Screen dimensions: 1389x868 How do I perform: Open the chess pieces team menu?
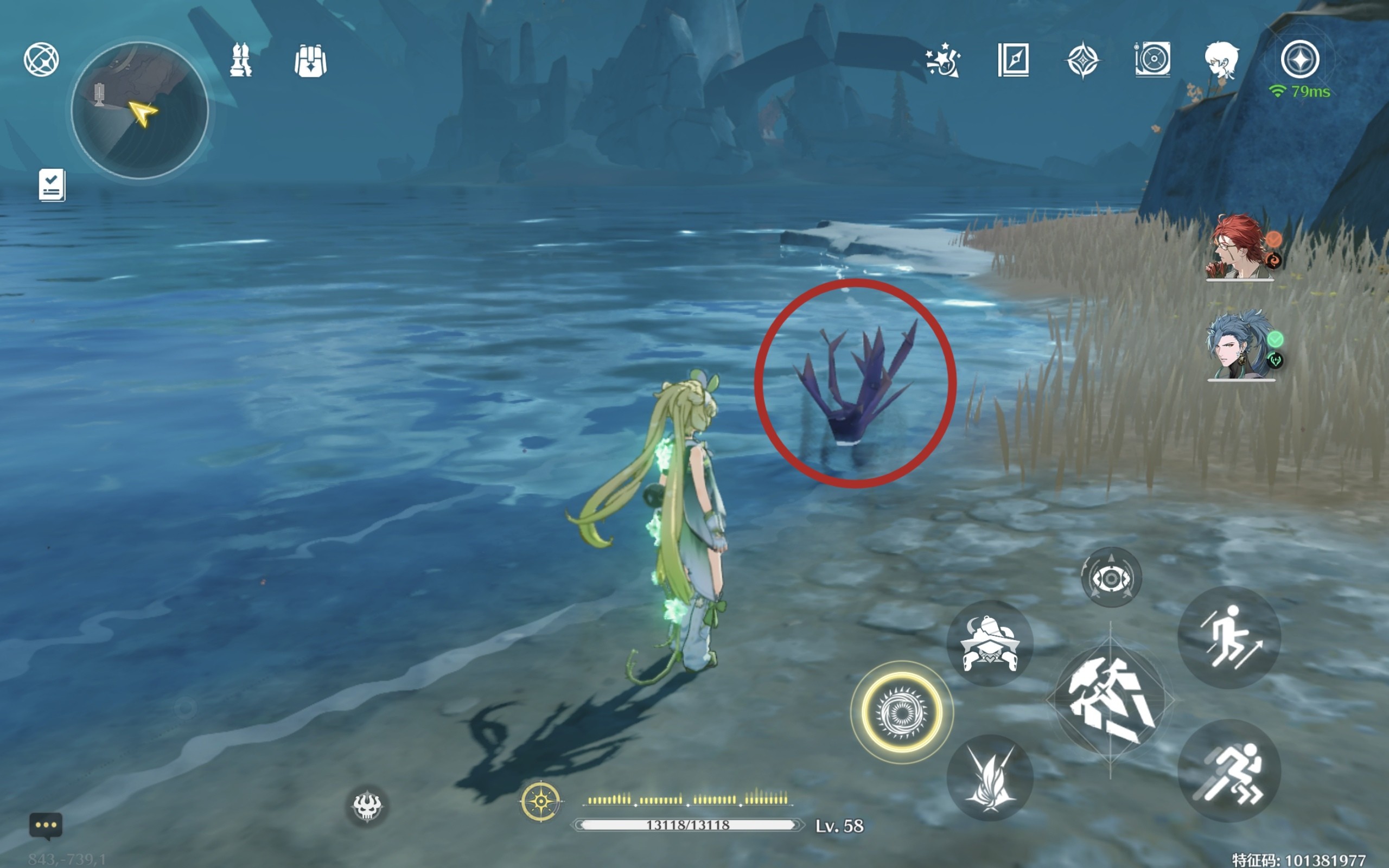tap(240, 60)
